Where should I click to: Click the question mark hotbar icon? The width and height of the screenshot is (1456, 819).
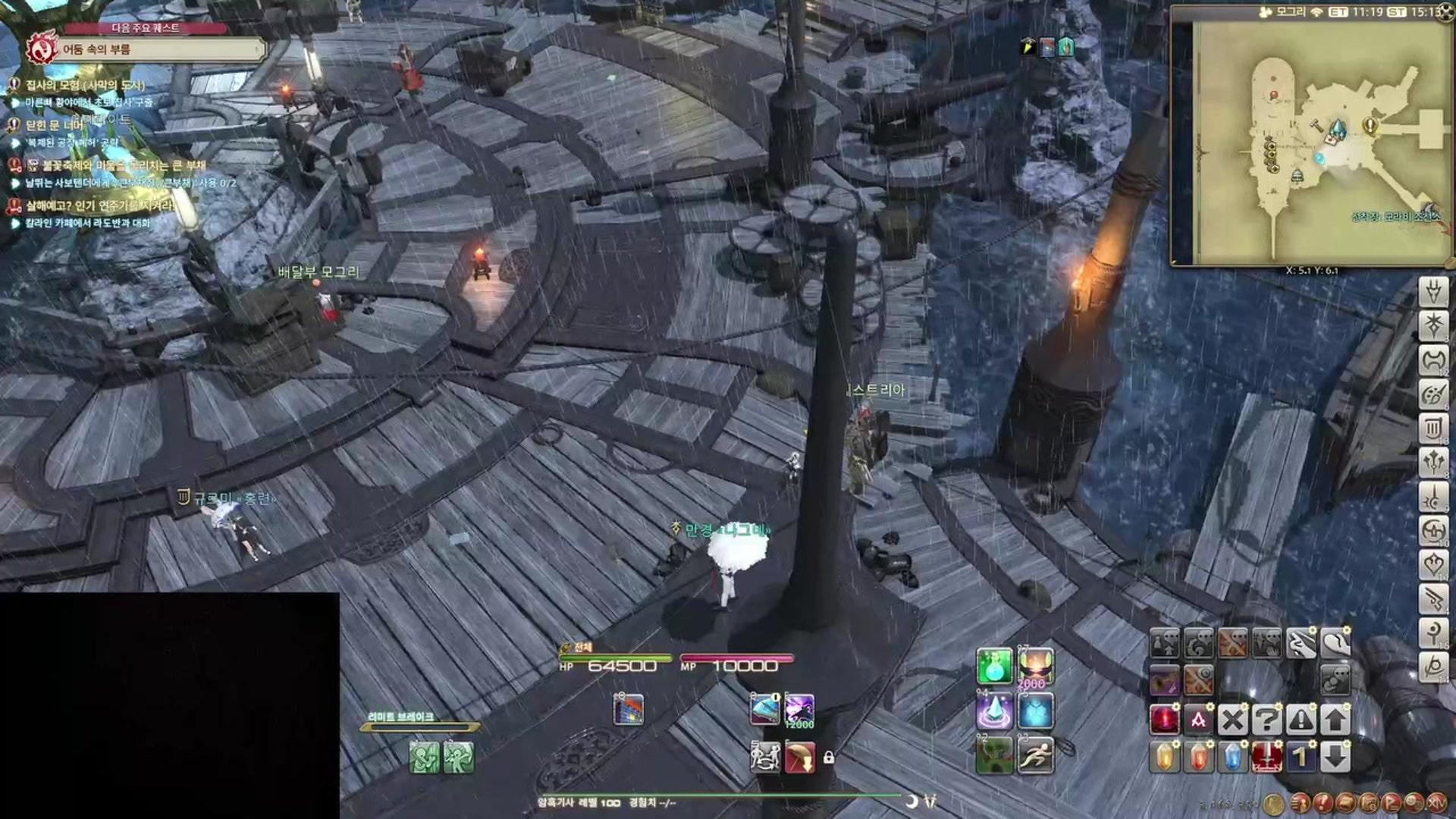(x=1266, y=719)
